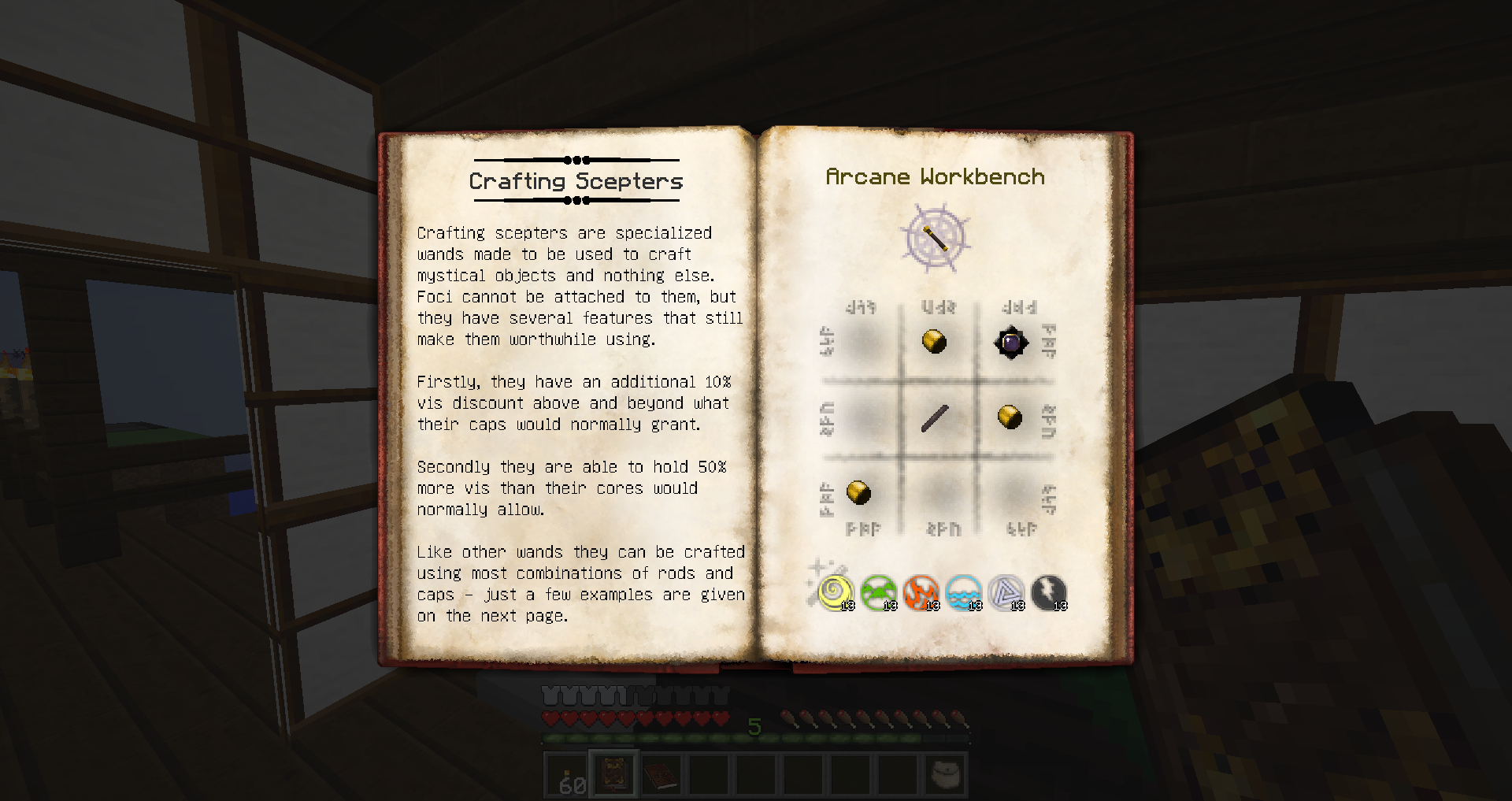Click the crafted scepter result icon
The image size is (1512, 801).
tap(936, 237)
